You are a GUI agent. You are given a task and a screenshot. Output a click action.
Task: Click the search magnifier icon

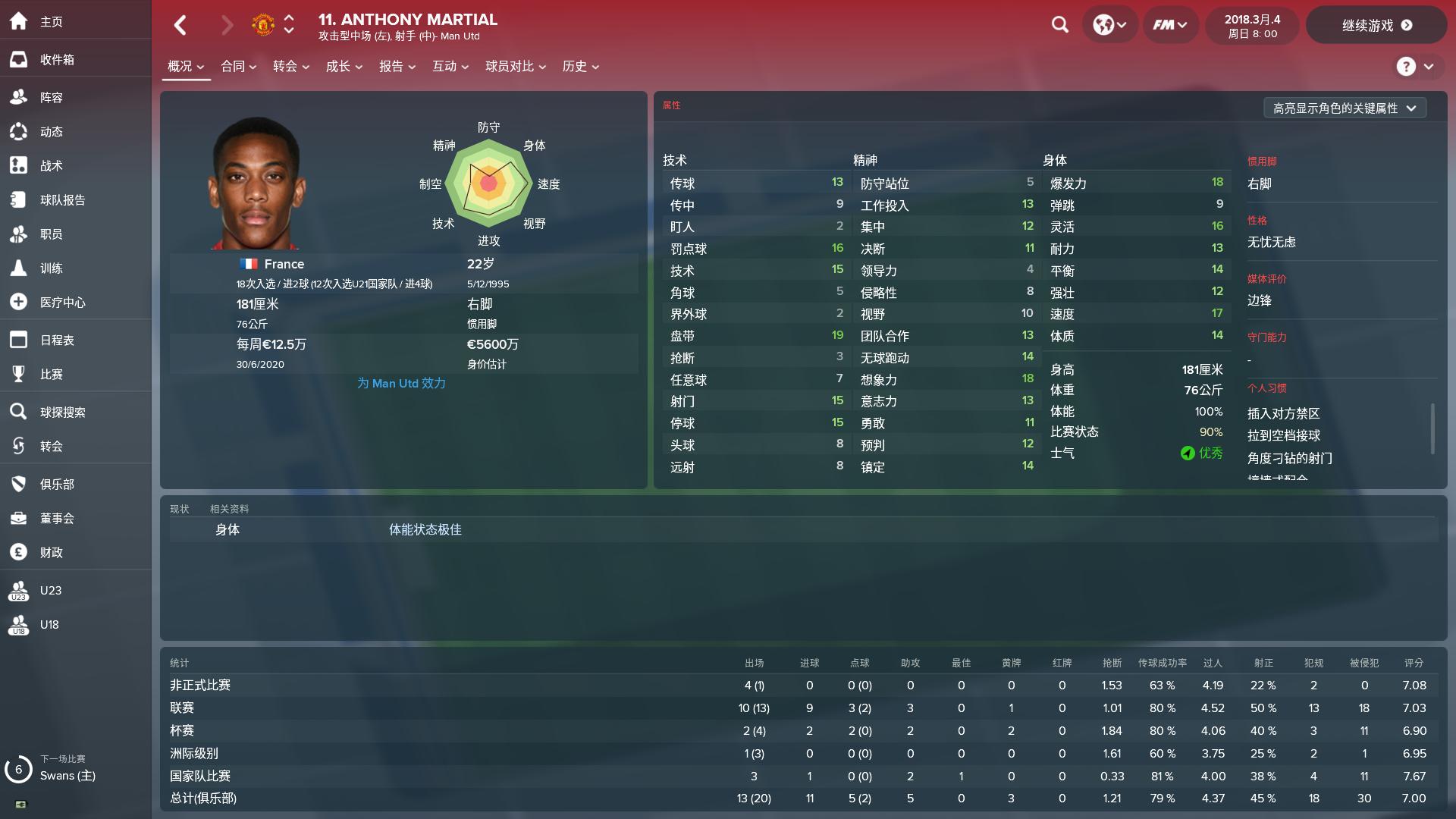coord(1059,24)
